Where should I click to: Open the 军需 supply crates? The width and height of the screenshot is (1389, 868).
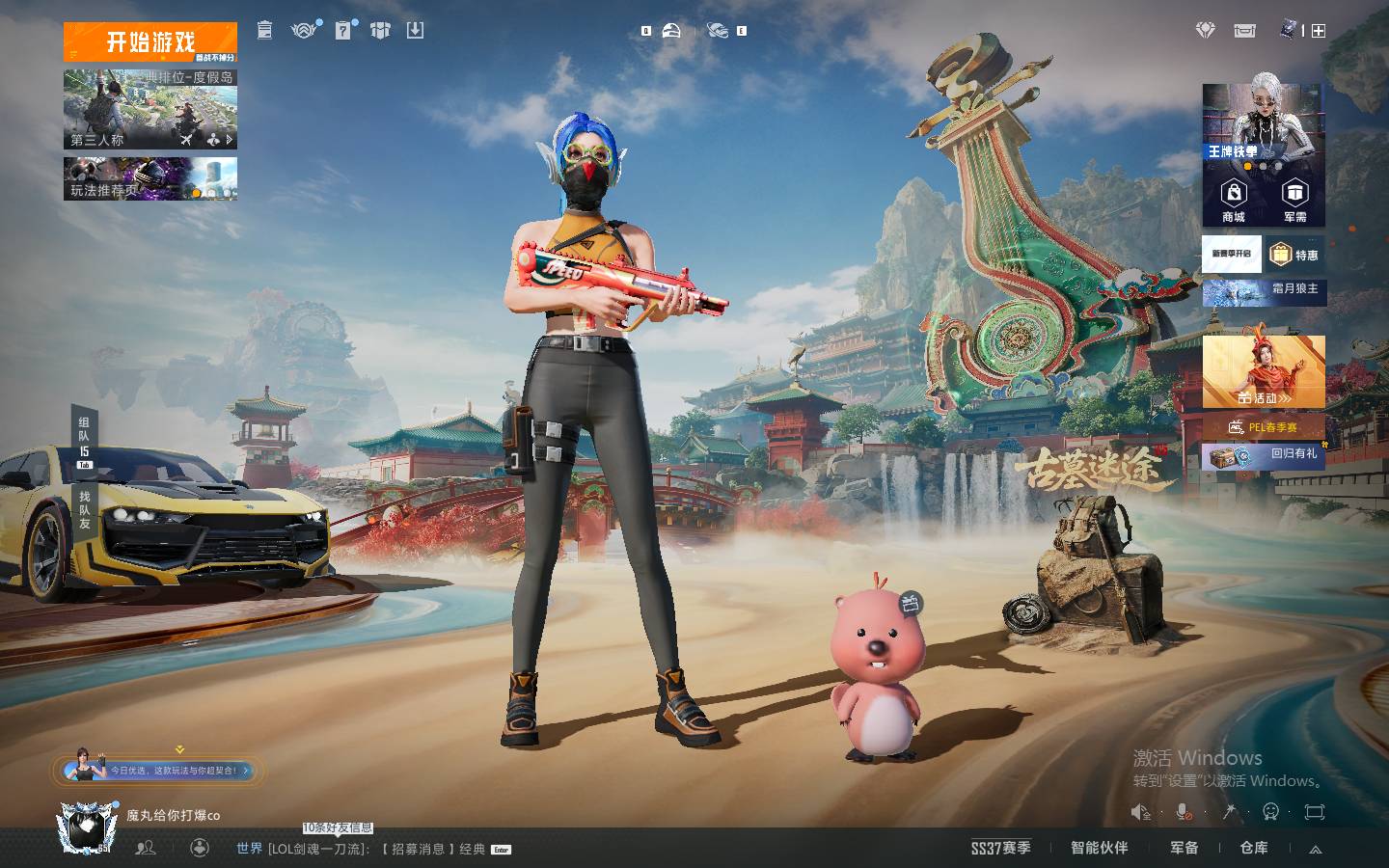coord(1294,201)
